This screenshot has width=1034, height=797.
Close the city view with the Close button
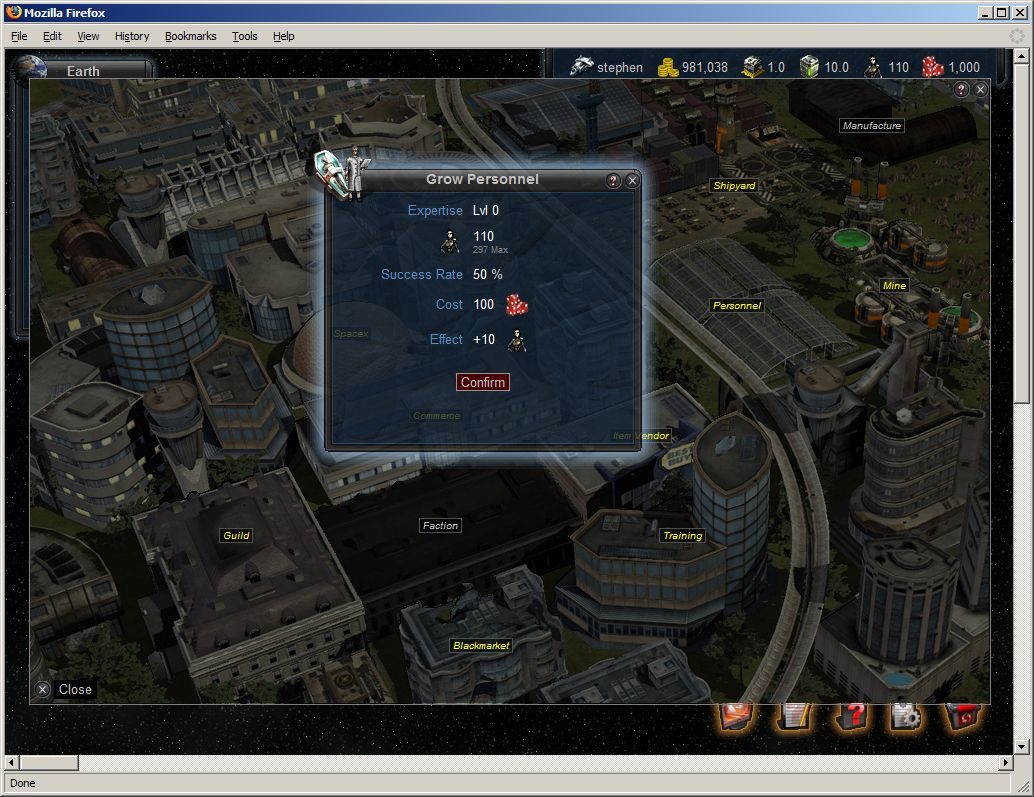pyautogui.click(x=65, y=689)
